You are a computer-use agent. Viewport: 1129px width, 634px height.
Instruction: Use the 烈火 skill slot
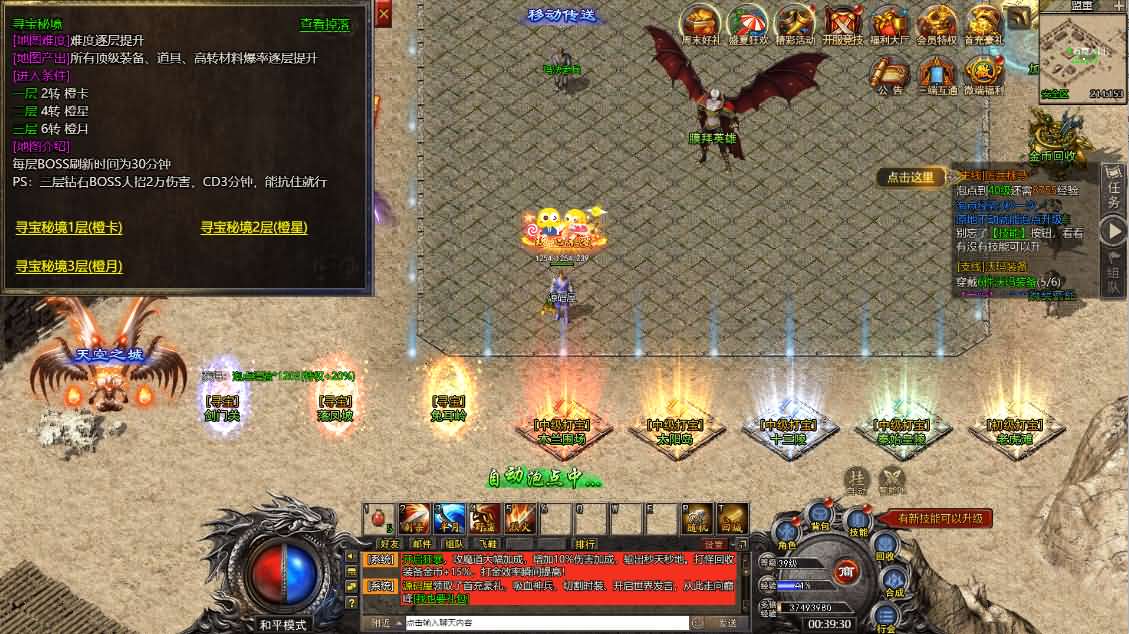point(521,520)
